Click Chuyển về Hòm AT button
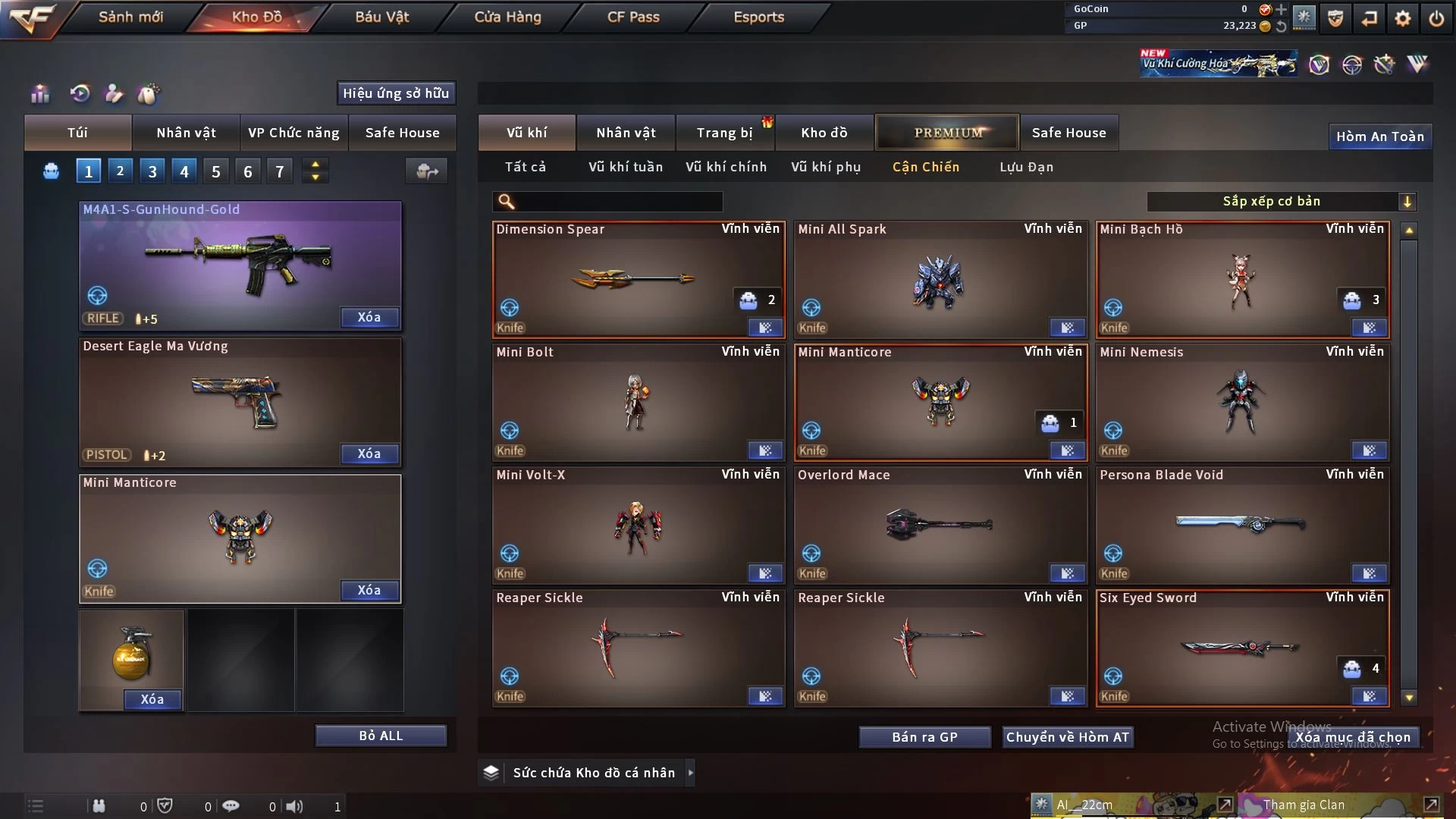This screenshot has height=819, width=1456. pyautogui.click(x=1068, y=737)
